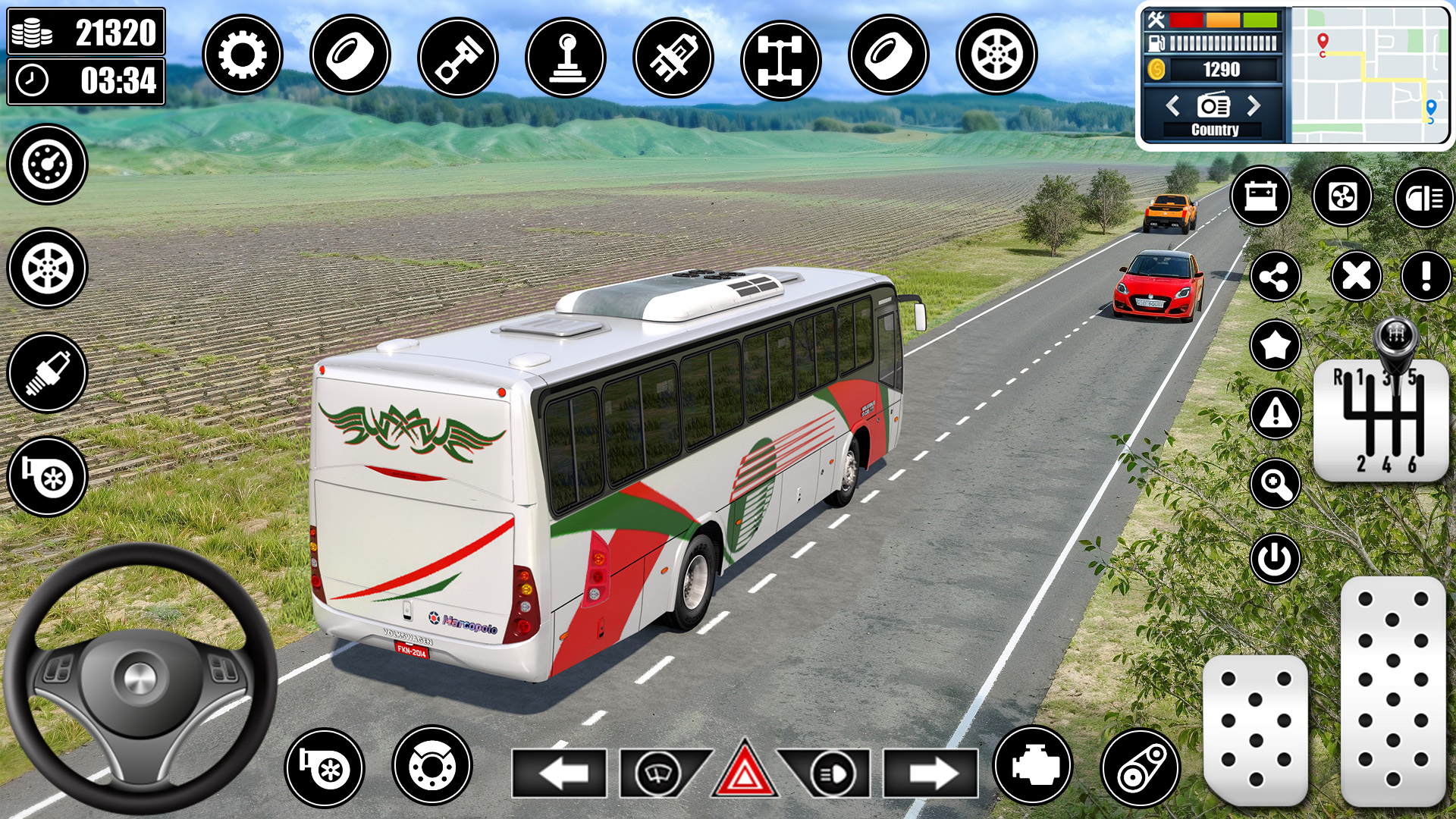Tap the star rating button
Image resolution: width=1456 pixels, height=819 pixels.
[1275, 346]
